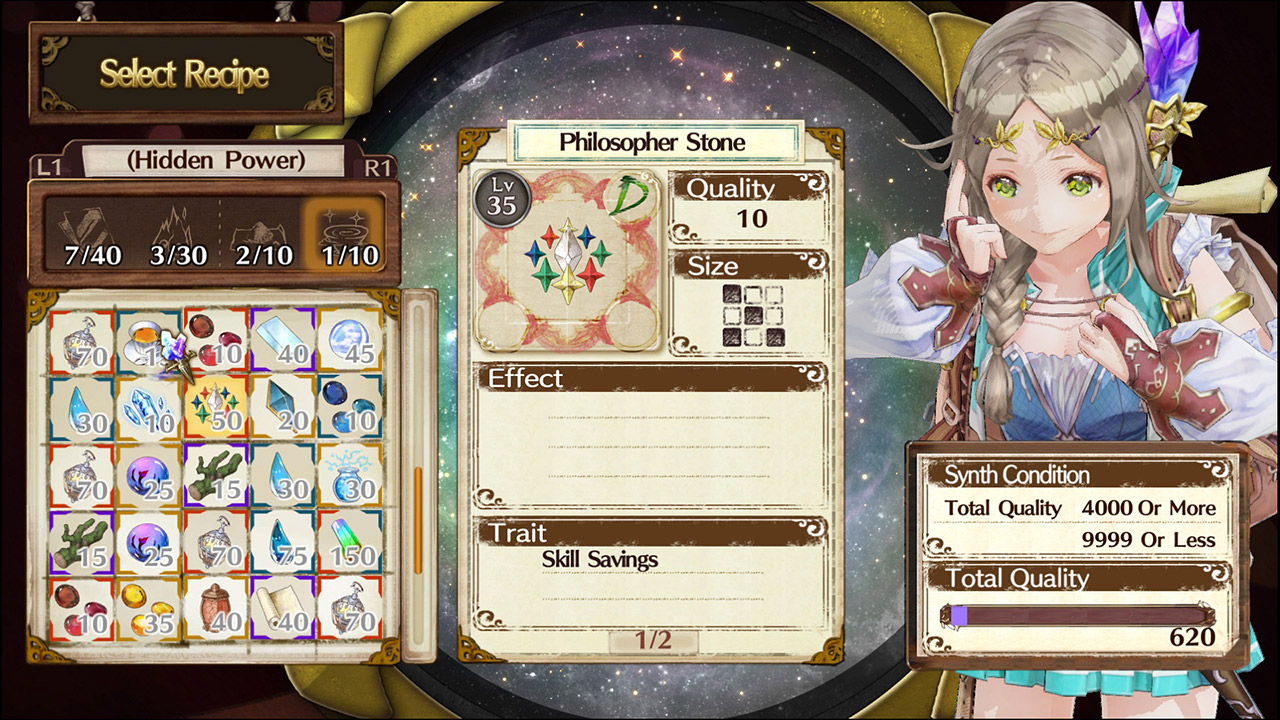Select the paper scroll tile

(283, 607)
